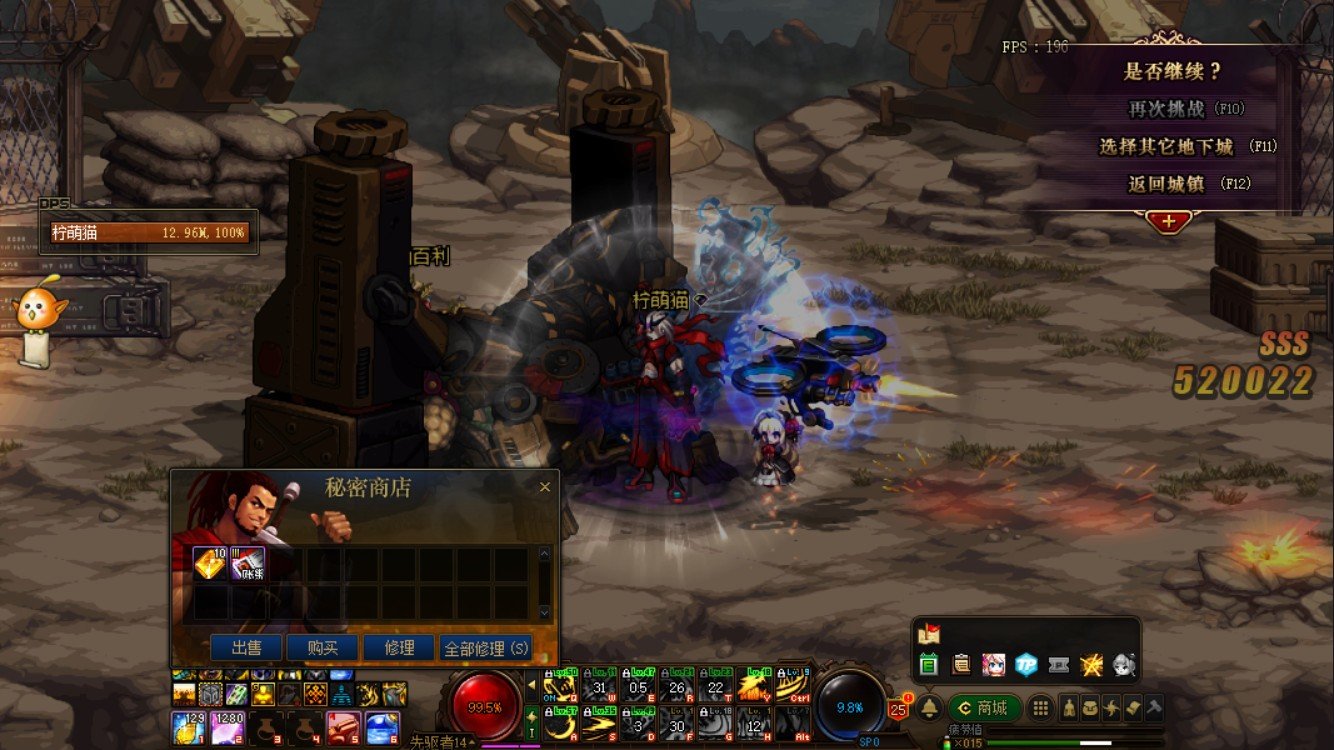Use the blue potion in quickslot 6

tap(381, 727)
